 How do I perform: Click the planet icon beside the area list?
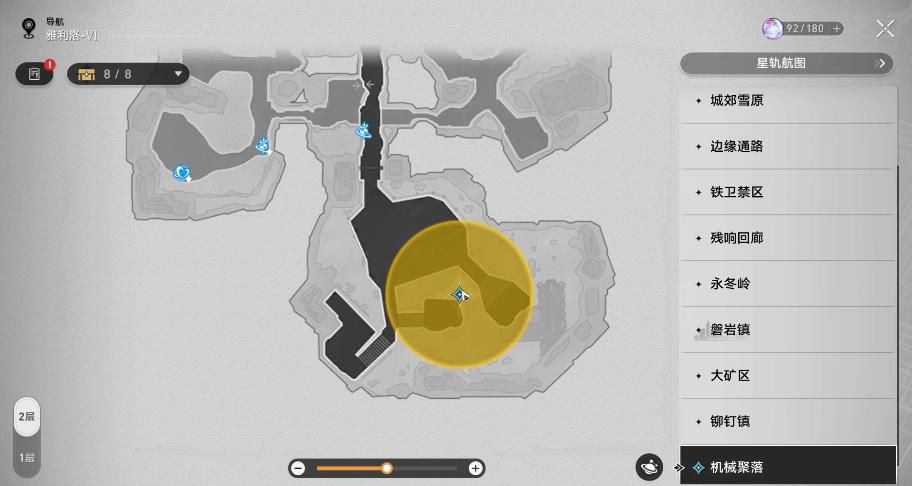(649, 467)
